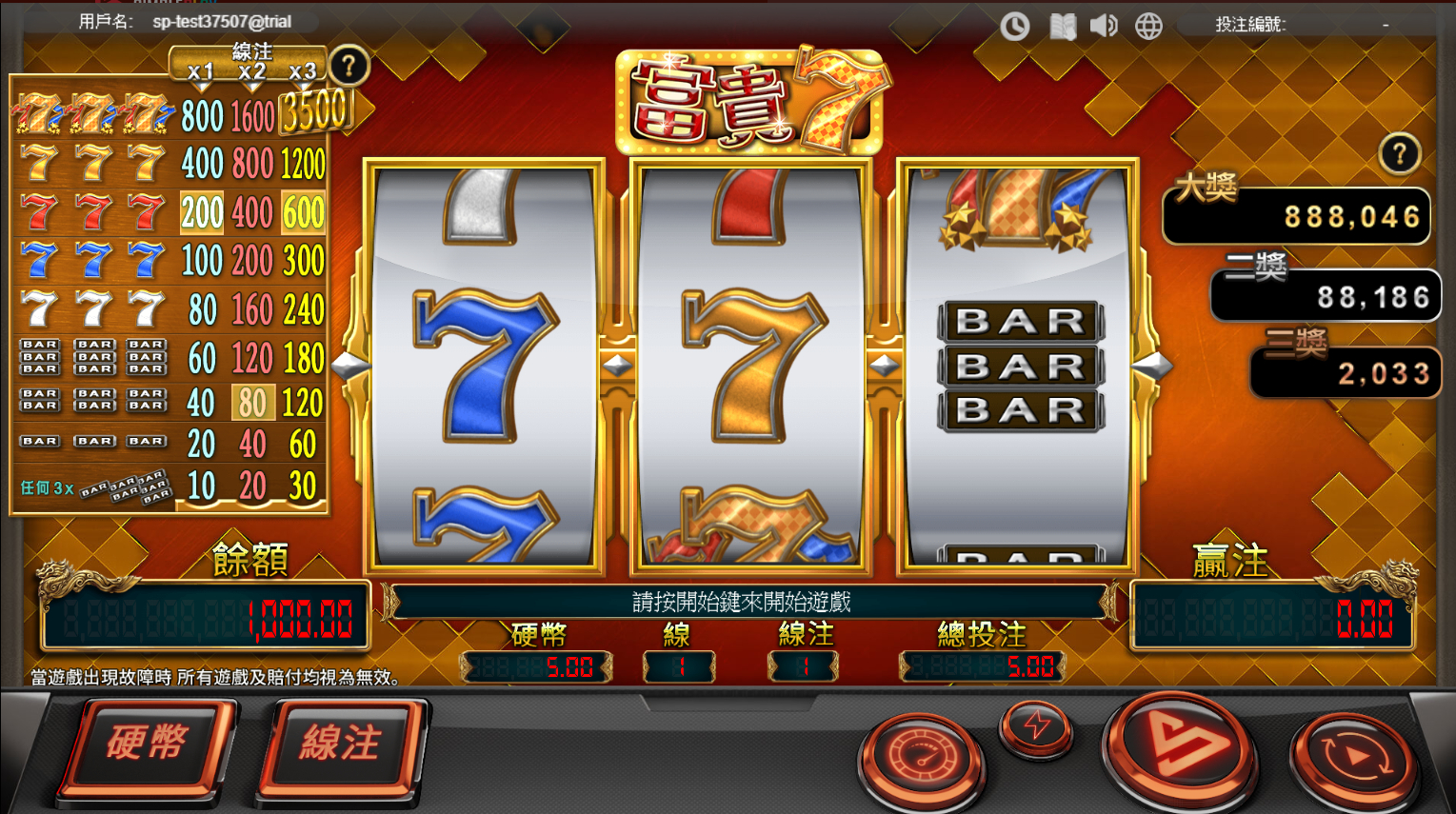Open the globe language selector

tap(1148, 26)
